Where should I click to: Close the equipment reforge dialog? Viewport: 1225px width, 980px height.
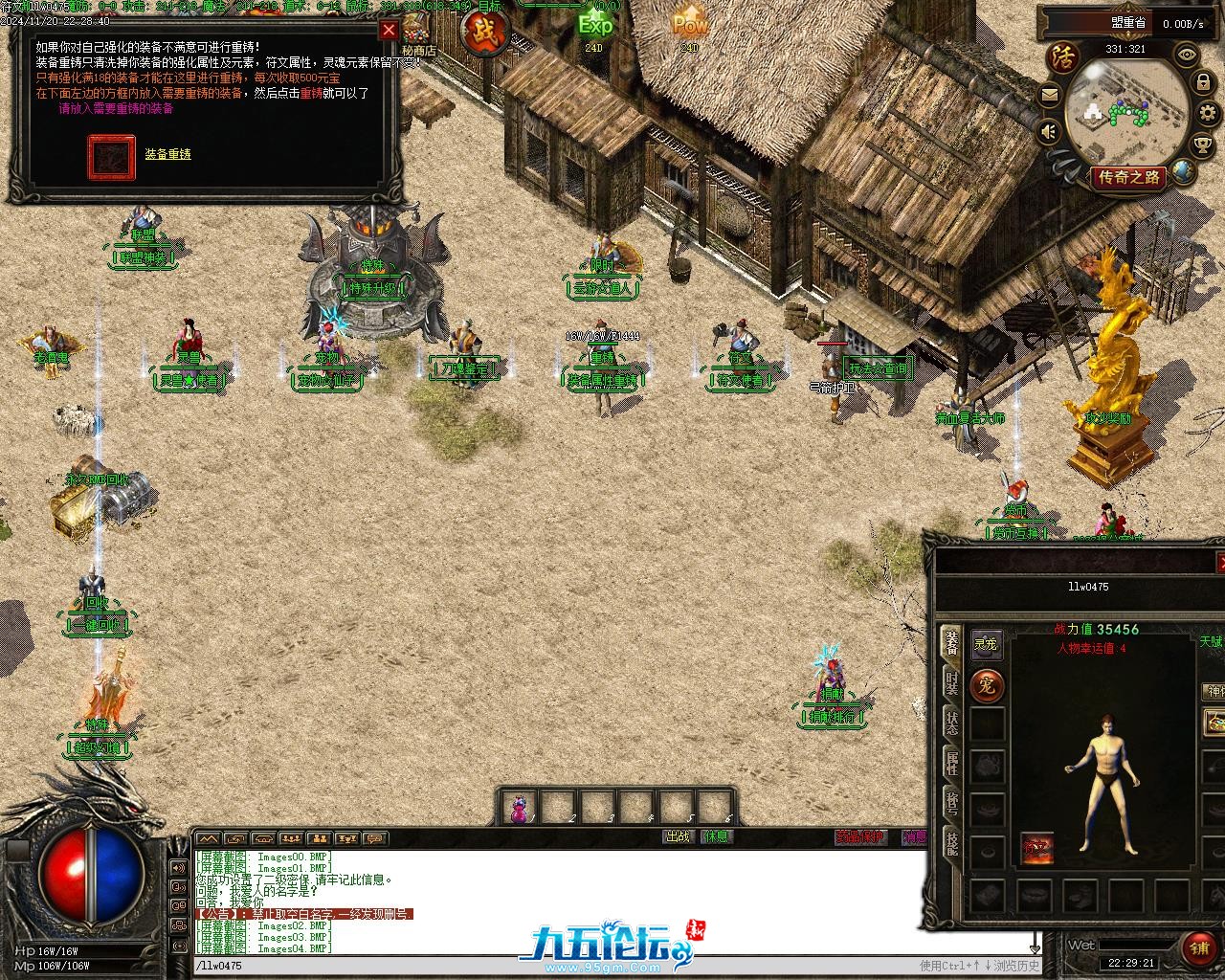click(x=389, y=30)
